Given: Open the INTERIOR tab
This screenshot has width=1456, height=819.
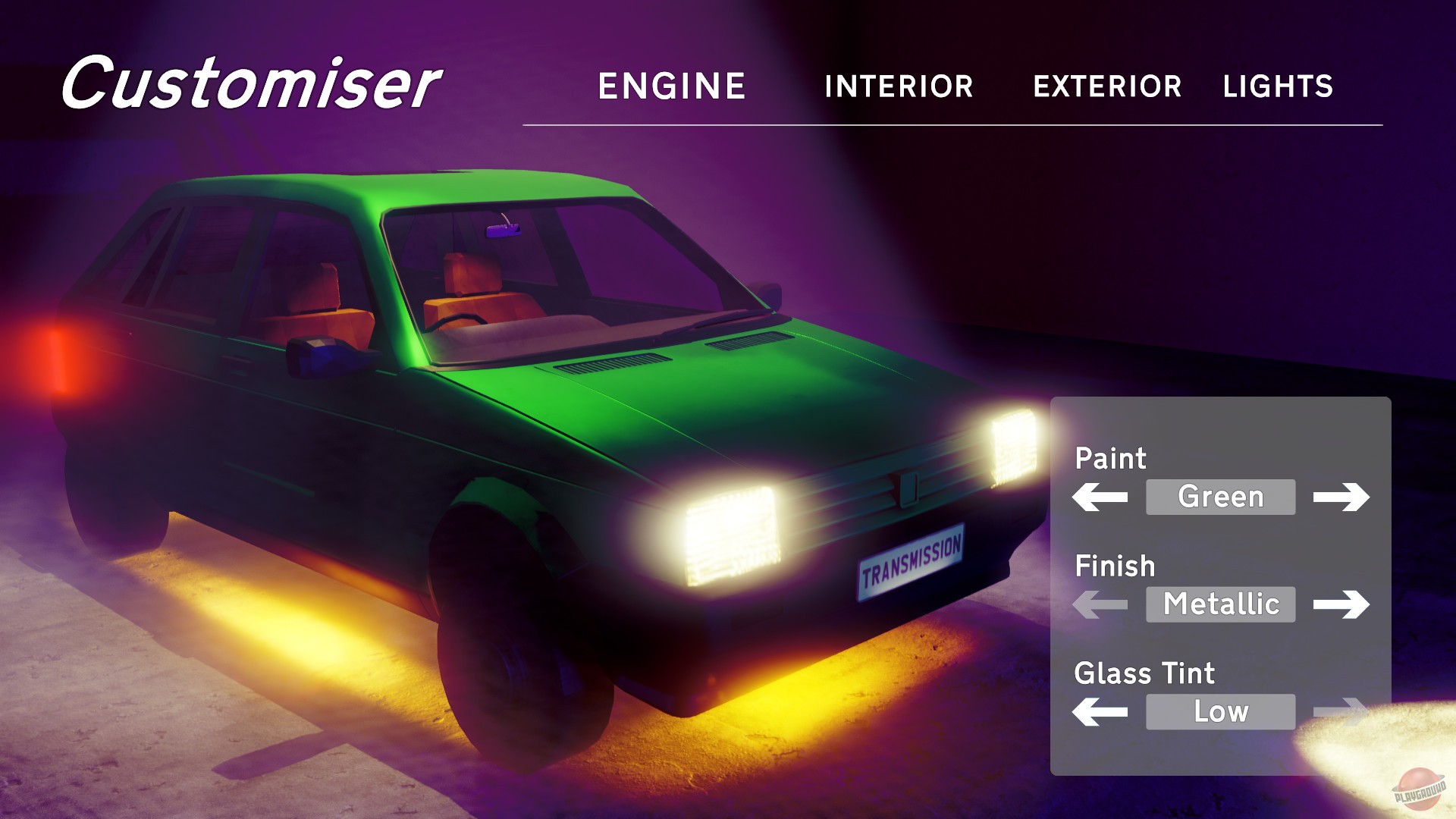Looking at the screenshot, I should click(x=899, y=86).
